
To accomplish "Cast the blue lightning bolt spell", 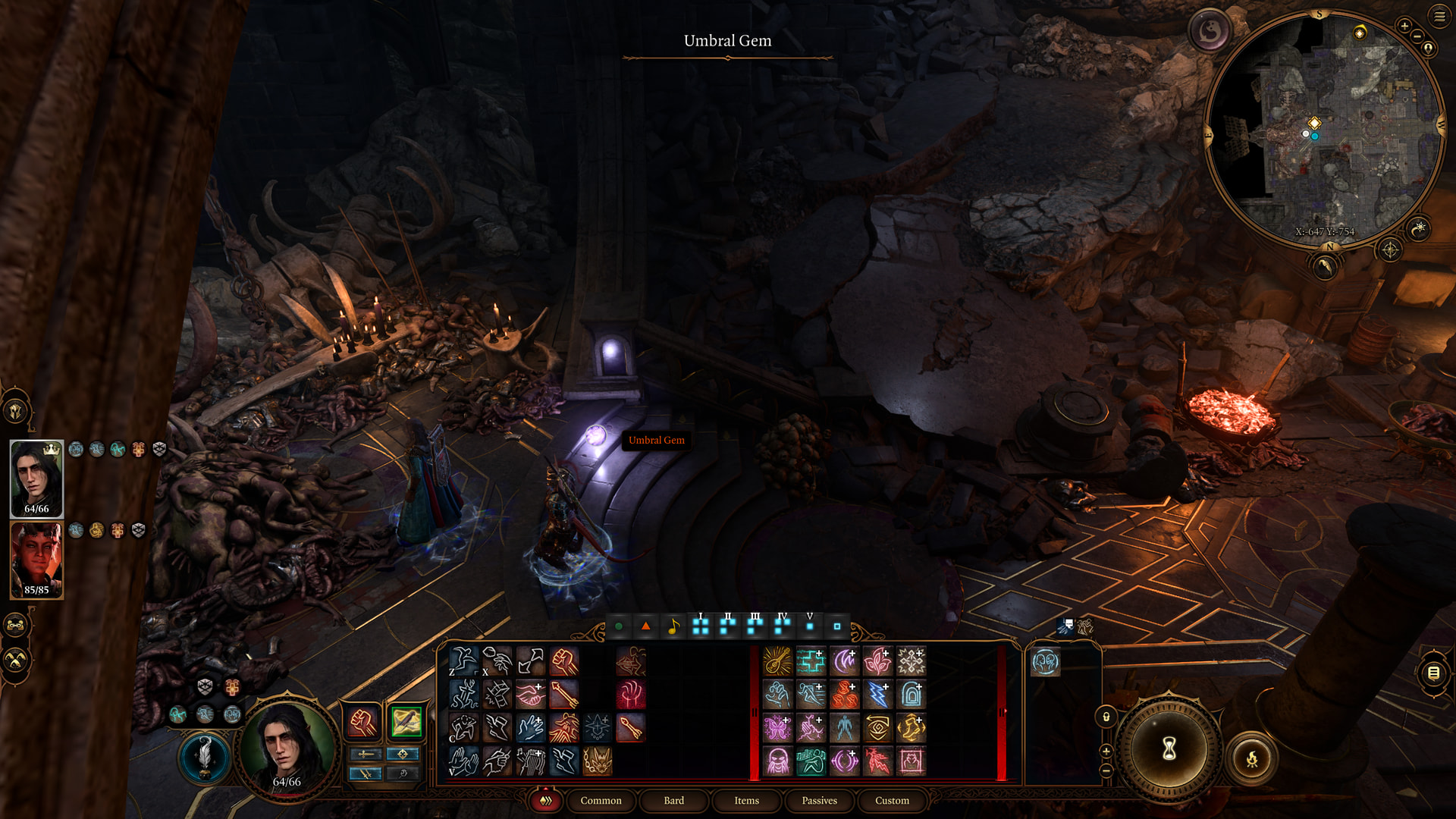I will [877, 695].
